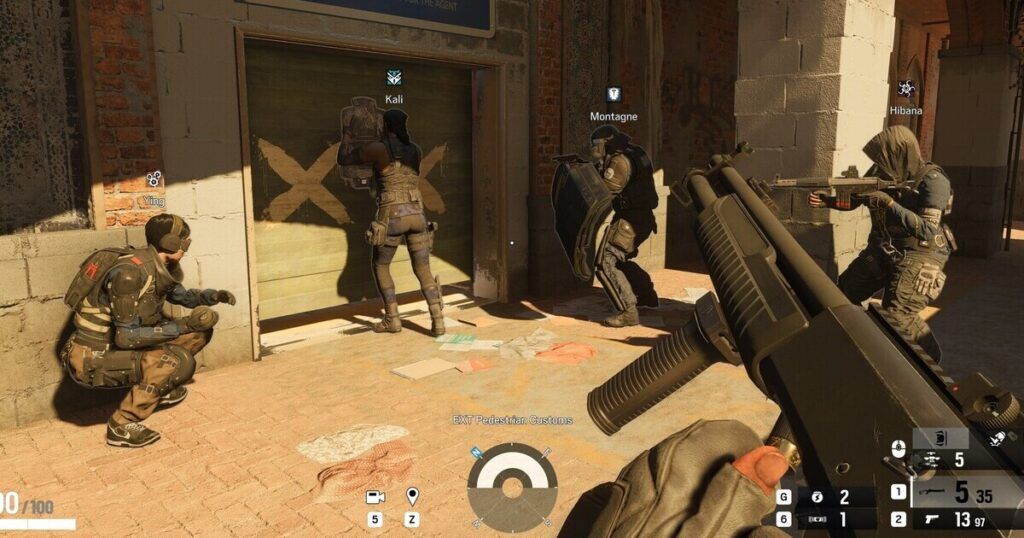The width and height of the screenshot is (1024, 538).
Task: Switch to the pistol sidearm slot
Action: tap(932, 520)
